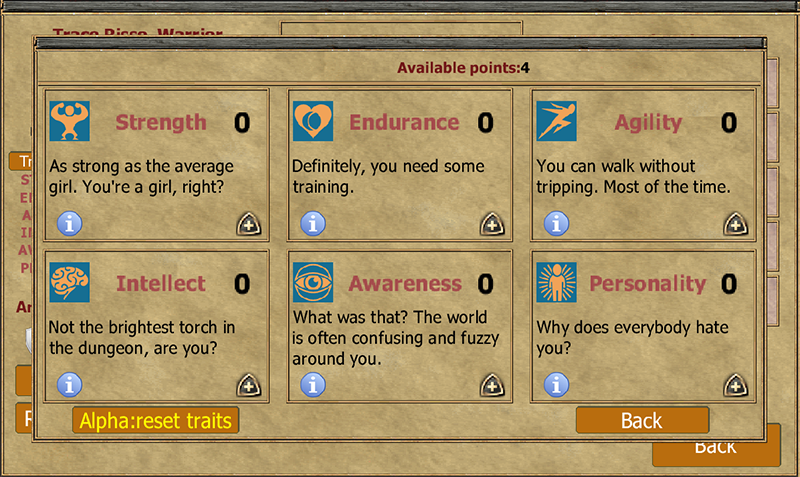Show info about the Strength trait
This screenshot has width=800, height=477.
[x=69, y=223]
